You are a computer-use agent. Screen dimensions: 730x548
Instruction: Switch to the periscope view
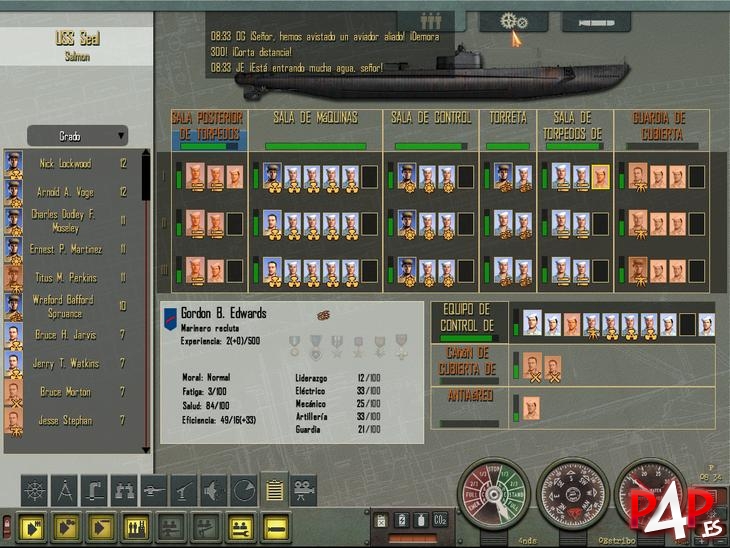[x=94, y=490]
